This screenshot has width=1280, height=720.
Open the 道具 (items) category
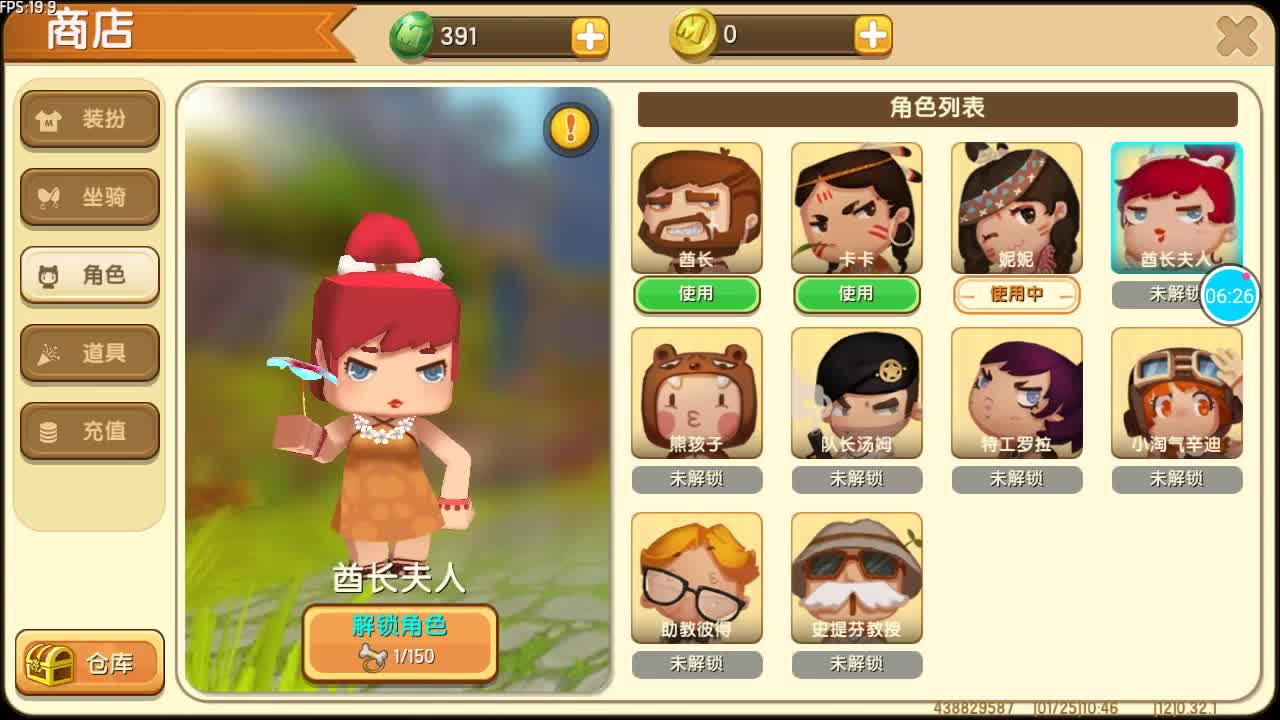(x=89, y=353)
